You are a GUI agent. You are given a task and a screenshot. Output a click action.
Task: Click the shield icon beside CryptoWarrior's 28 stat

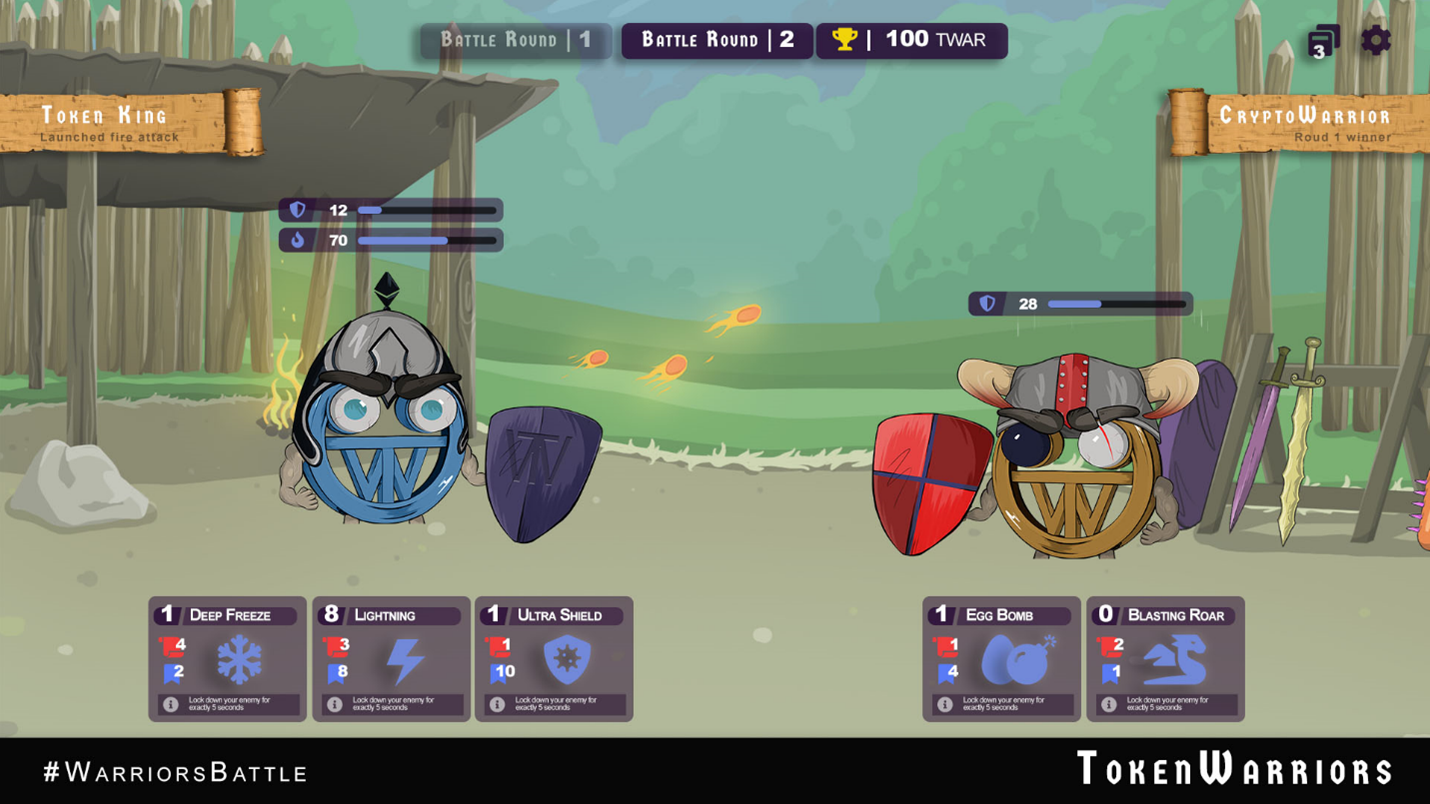coord(985,303)
